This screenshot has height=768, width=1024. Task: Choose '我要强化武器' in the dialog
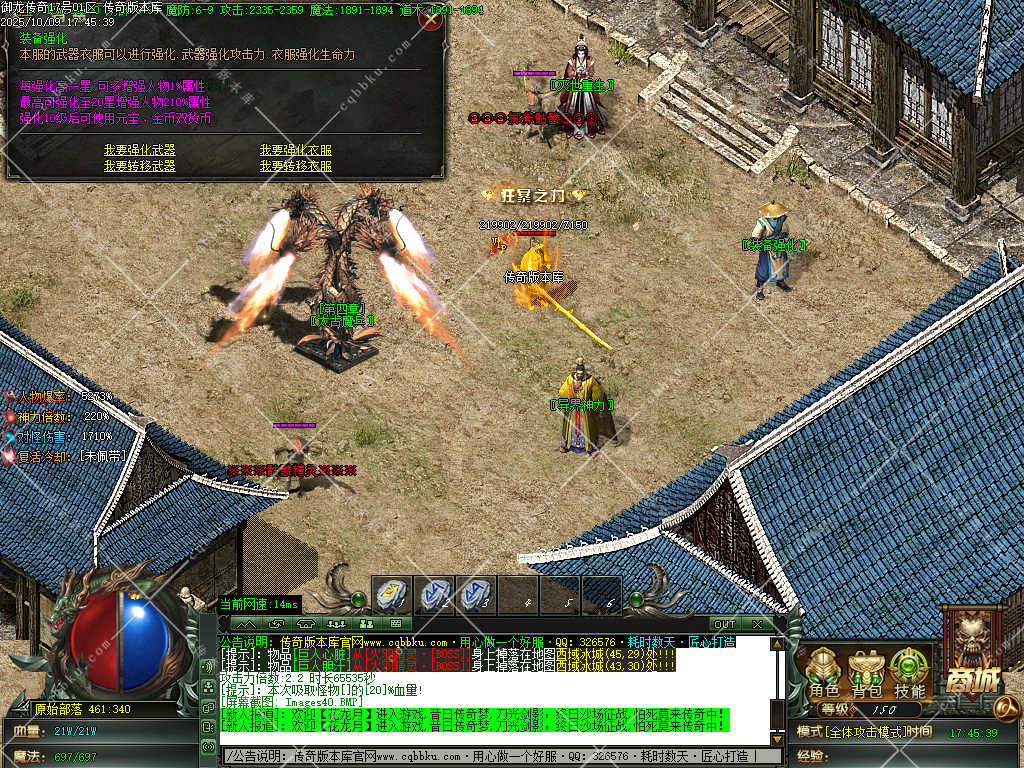click(139, 151)
